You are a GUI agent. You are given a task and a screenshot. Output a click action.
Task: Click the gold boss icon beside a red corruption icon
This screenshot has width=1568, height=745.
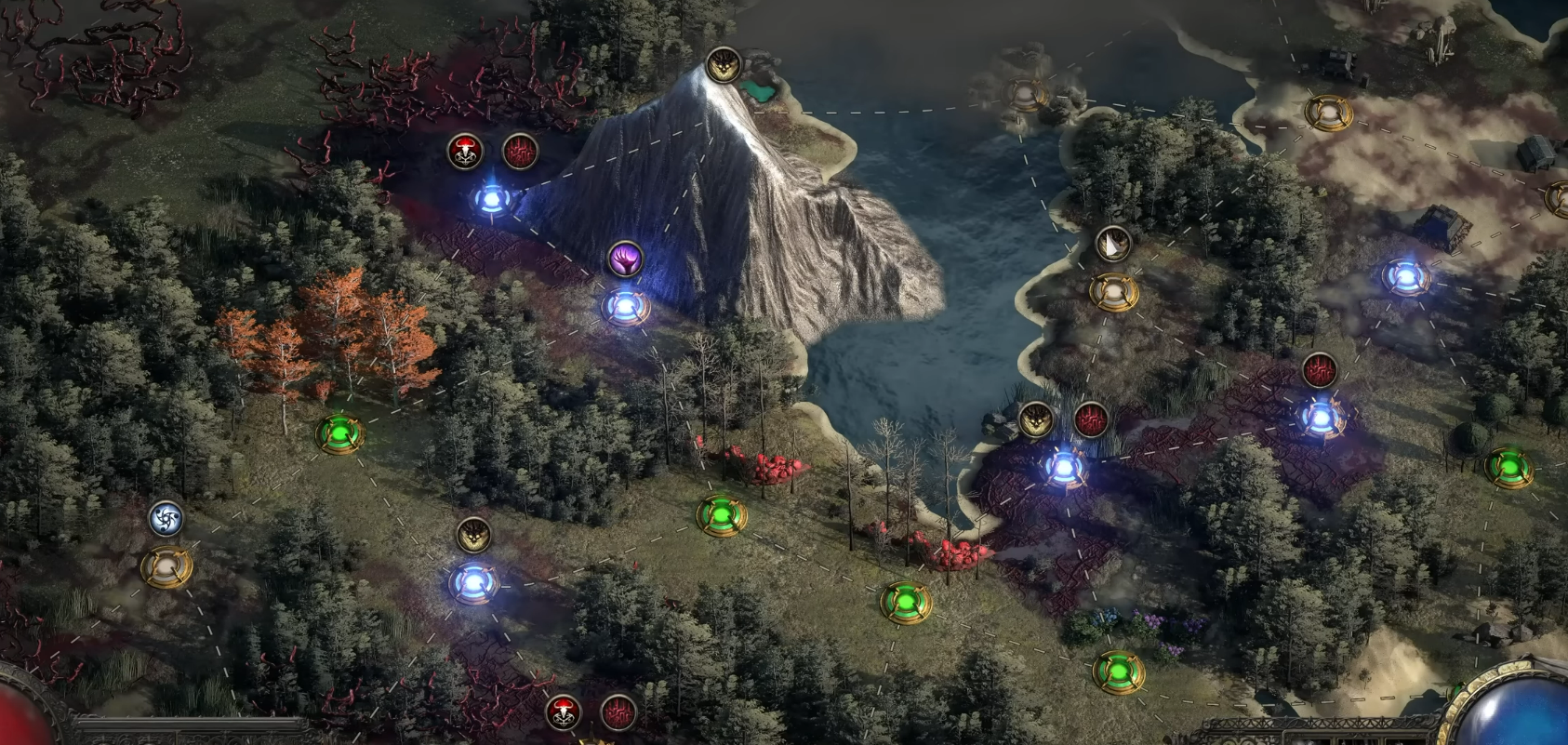(1036, 419)
